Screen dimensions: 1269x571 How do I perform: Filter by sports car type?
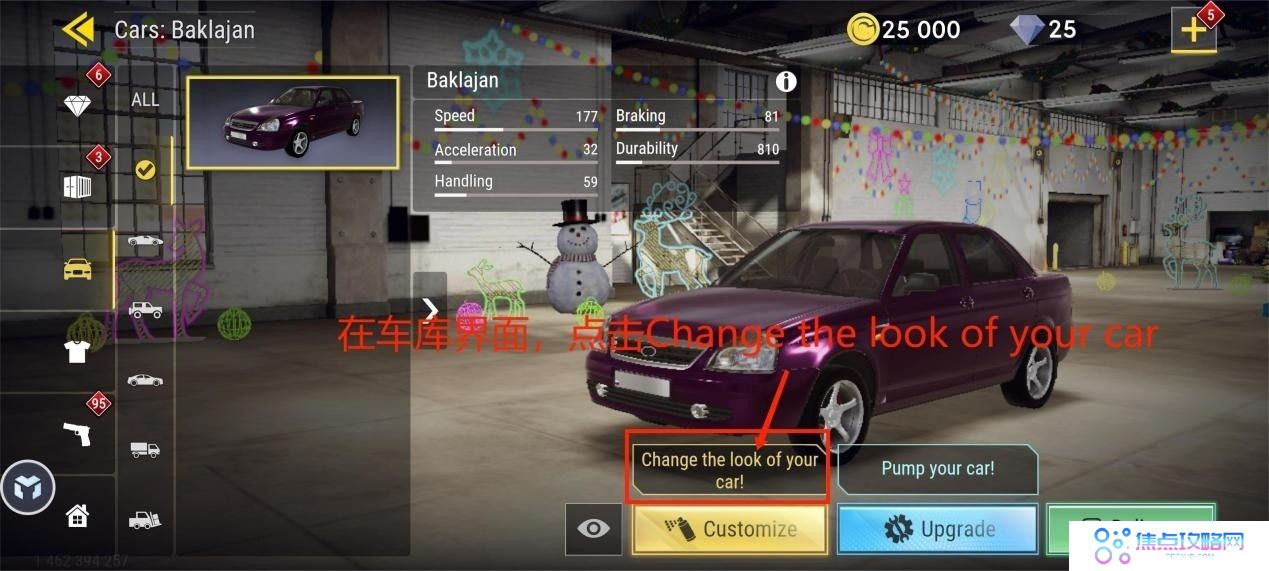[145, 240]
